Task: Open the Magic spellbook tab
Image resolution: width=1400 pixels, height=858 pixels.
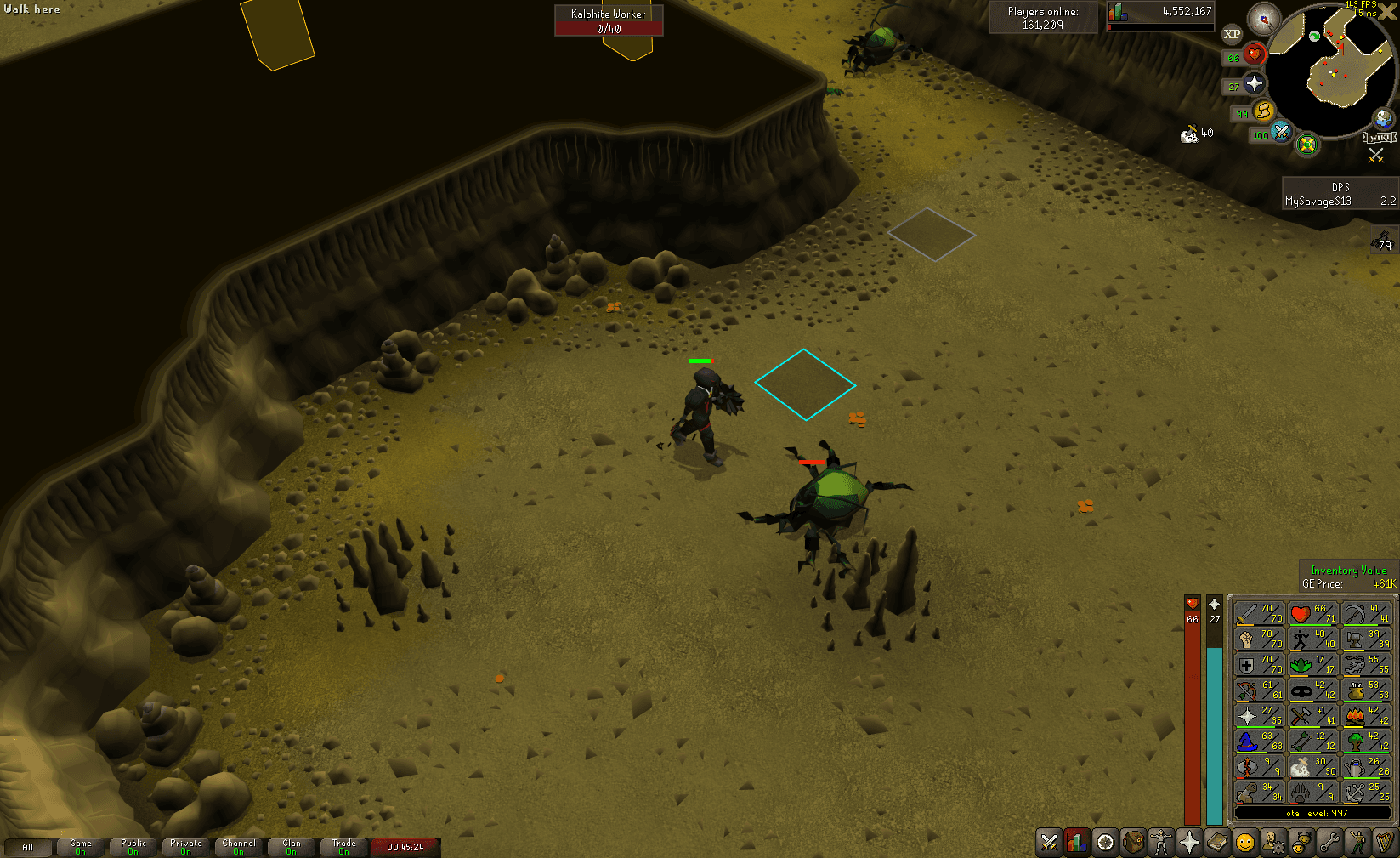Action: pyautogui.click(x=1217, y=844)
